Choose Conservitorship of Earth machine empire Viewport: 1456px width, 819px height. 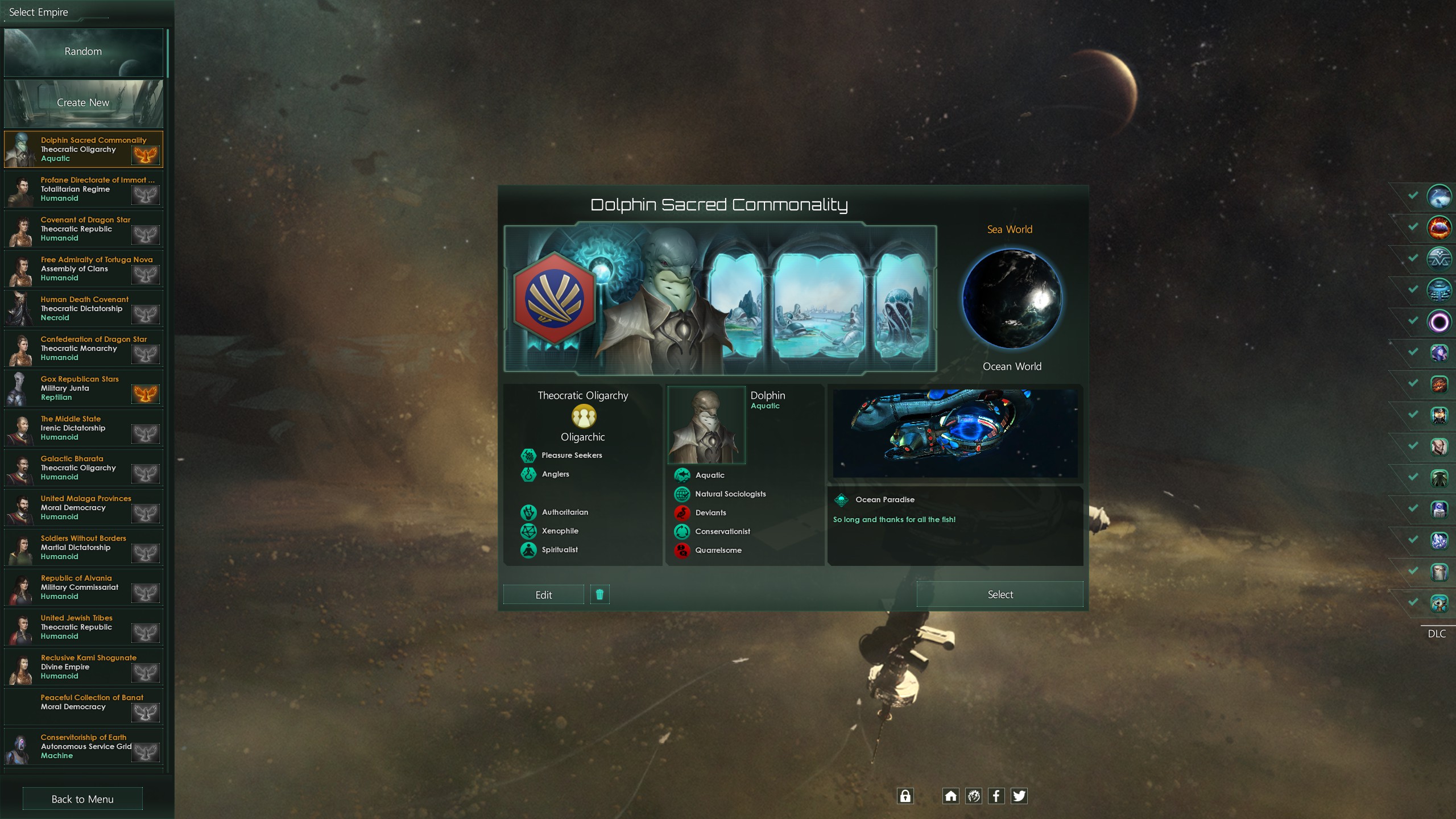point(84,747)
